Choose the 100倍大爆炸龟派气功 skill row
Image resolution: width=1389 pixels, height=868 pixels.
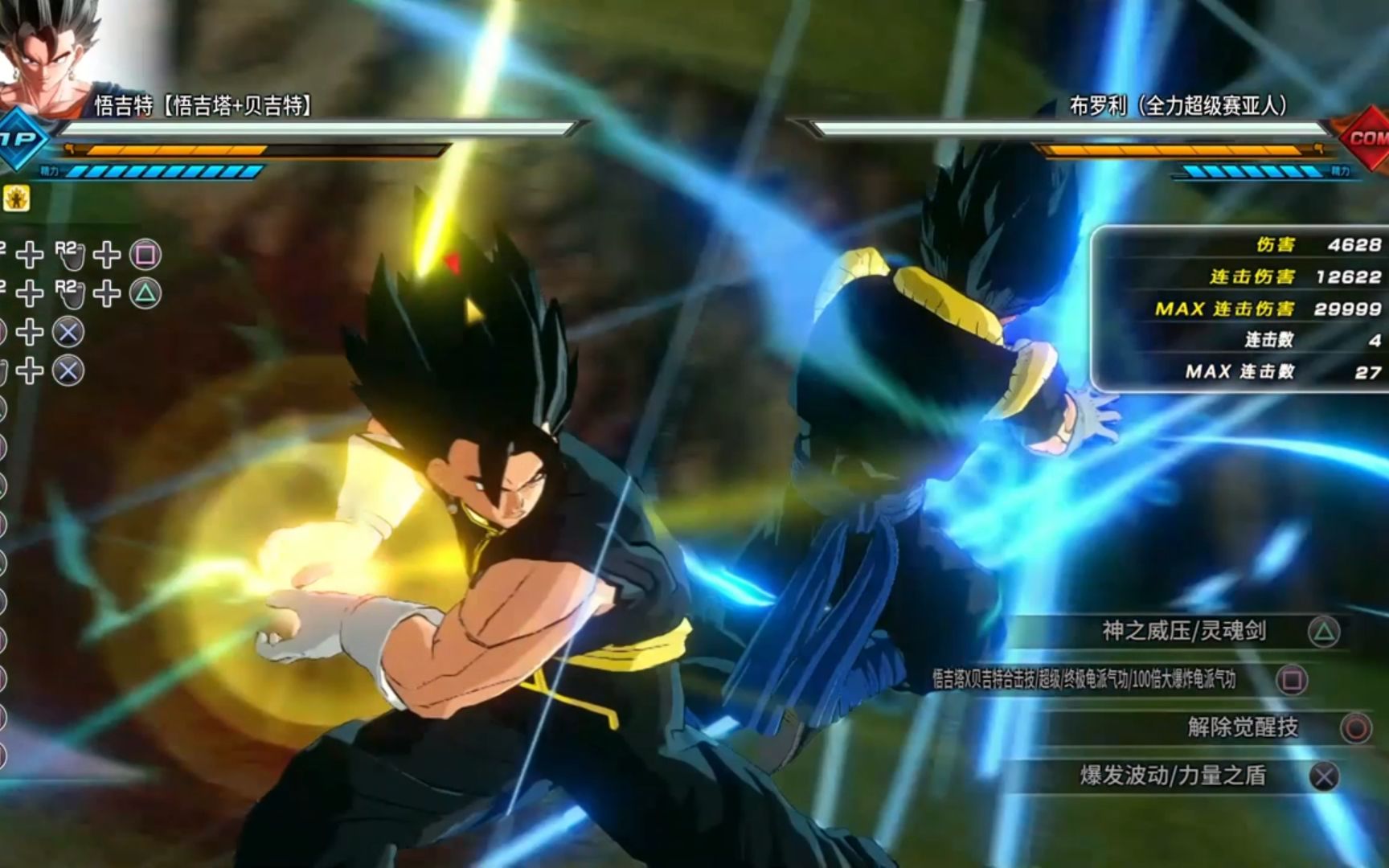[1084, 680]
